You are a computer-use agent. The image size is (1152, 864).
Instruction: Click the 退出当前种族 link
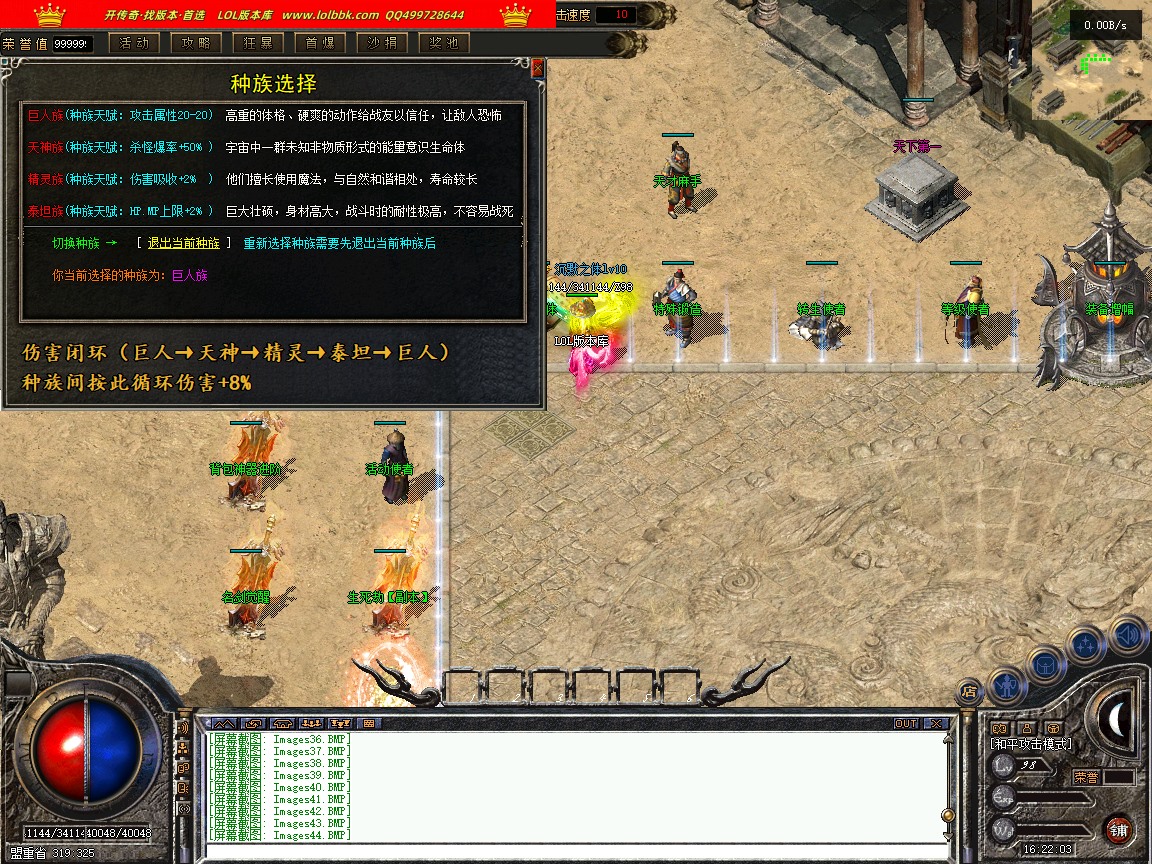[x=184, y=243]
